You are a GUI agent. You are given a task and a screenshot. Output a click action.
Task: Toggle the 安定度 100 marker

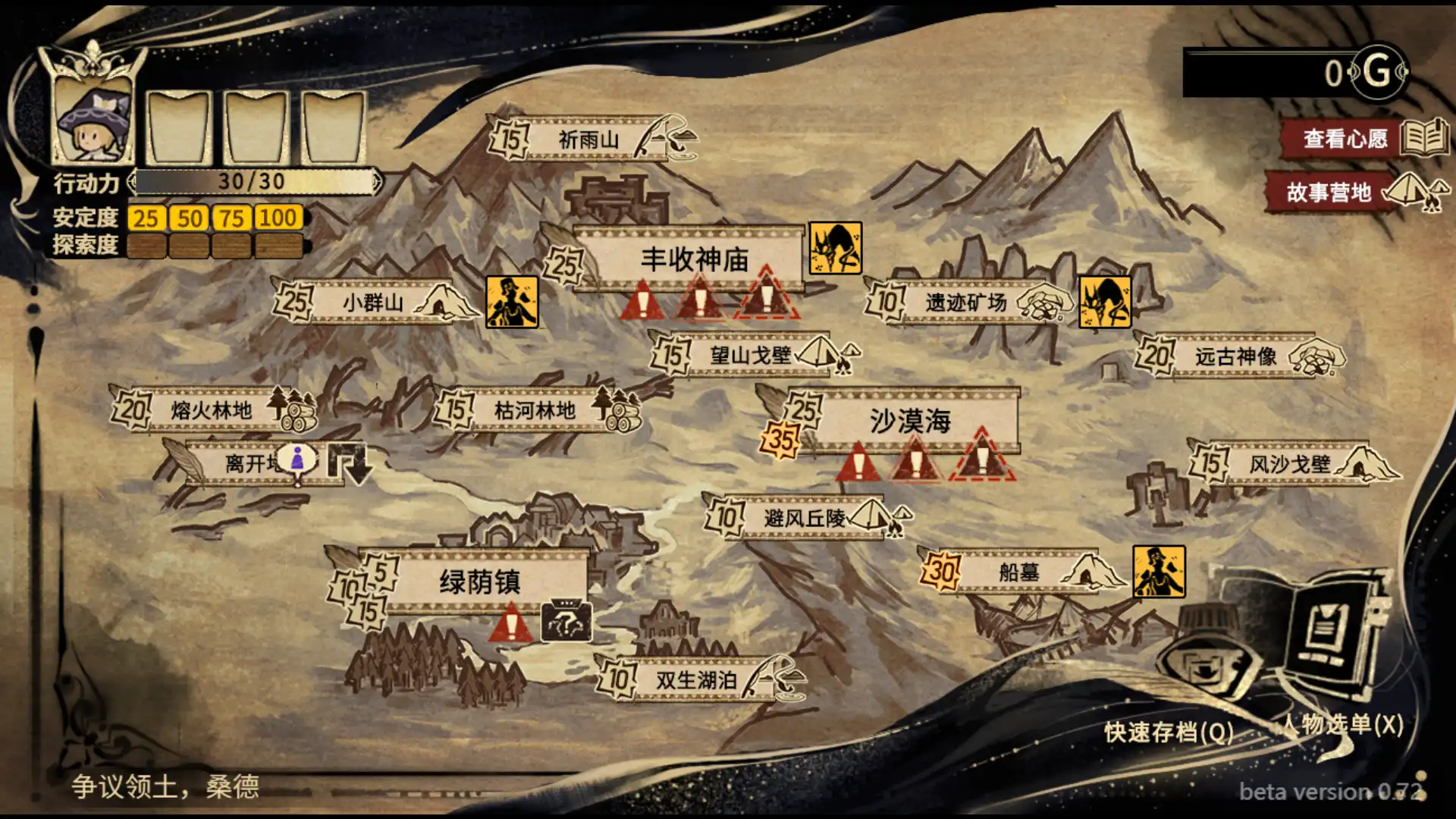(278, 218)
